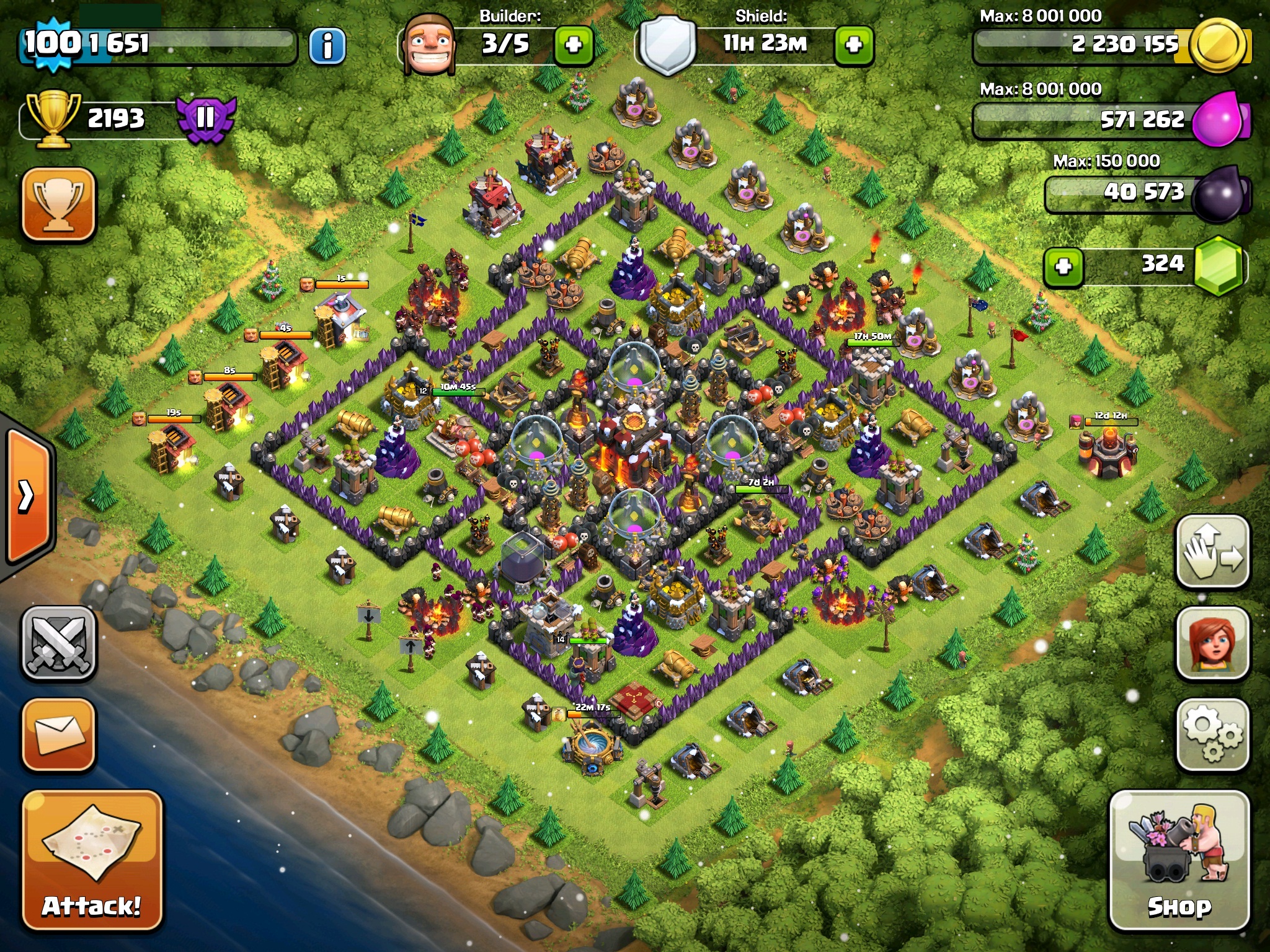1270x952 pixels.
Task: Tap the white shield icon
Action: 667,45
